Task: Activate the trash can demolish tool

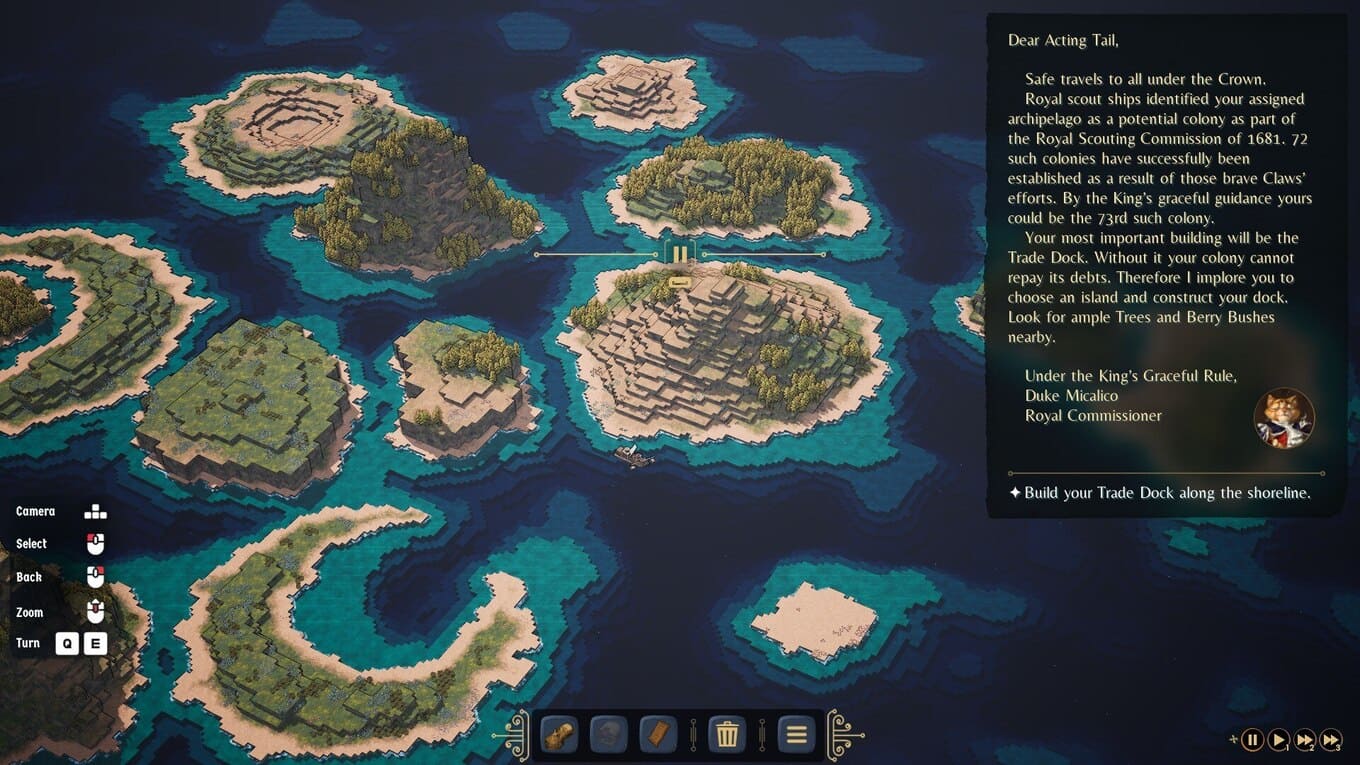Action: 727,735
